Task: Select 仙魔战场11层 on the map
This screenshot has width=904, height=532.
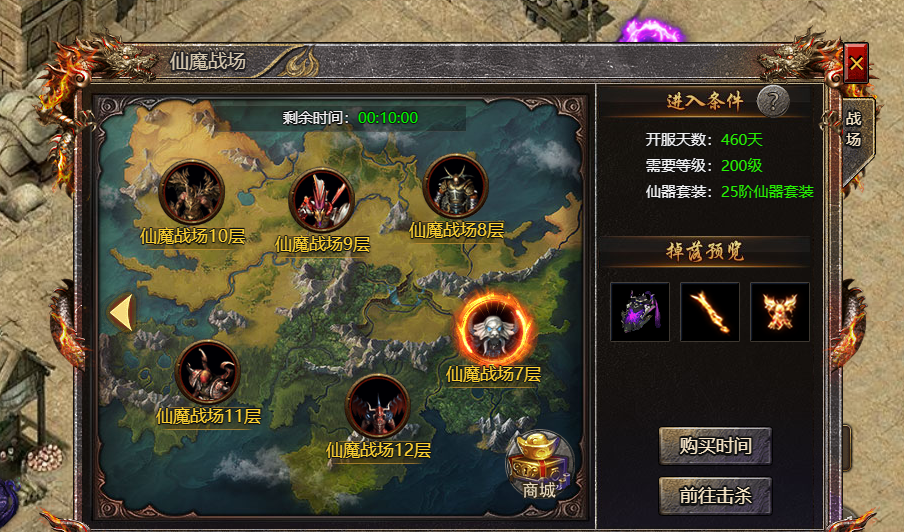Action: point(207,371)
